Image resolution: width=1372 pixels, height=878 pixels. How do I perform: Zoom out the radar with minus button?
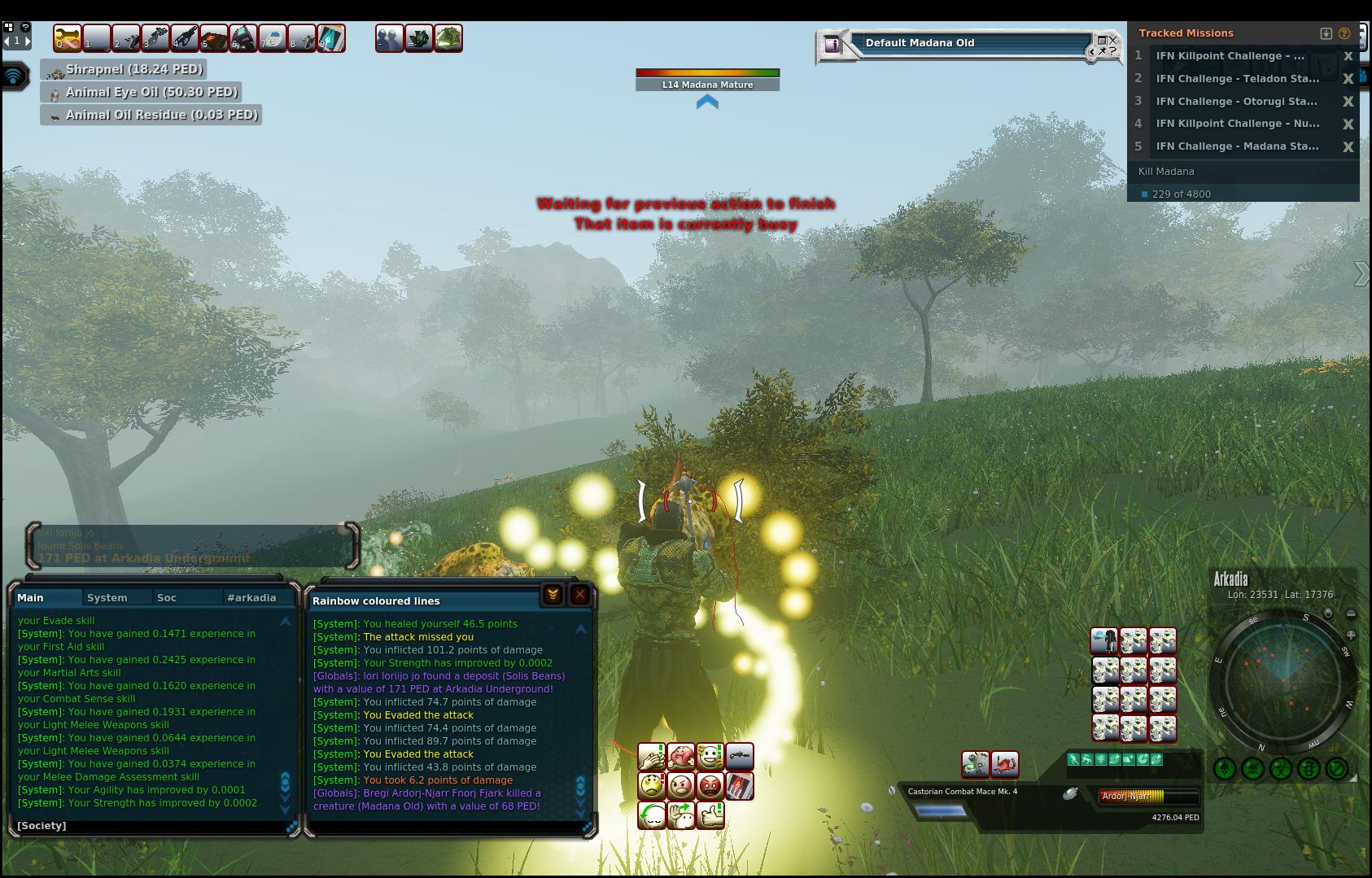(x=1351, y=614)
